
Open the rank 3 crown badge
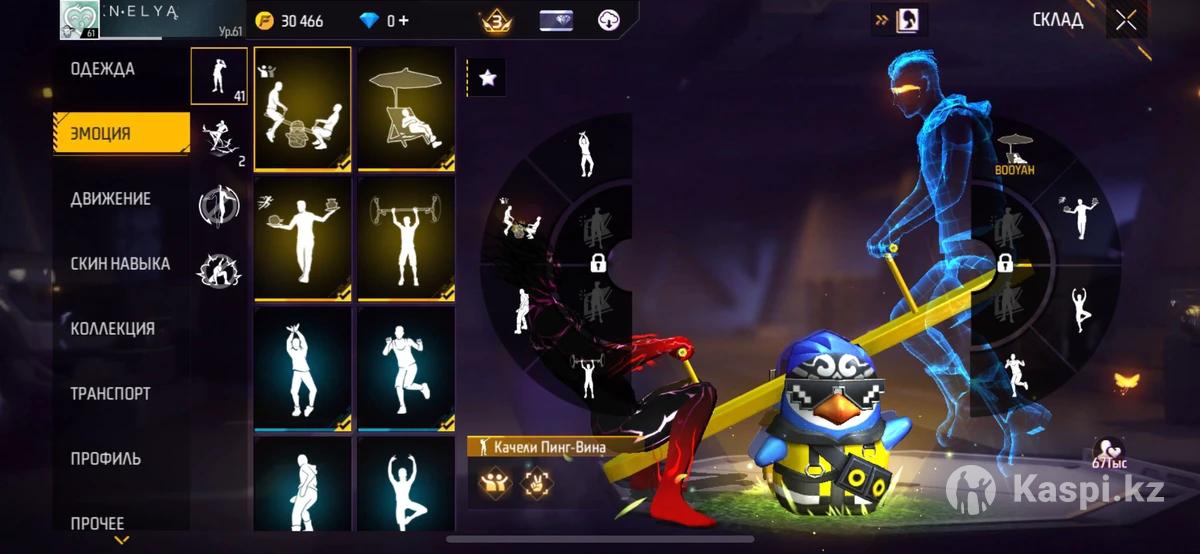497,21
